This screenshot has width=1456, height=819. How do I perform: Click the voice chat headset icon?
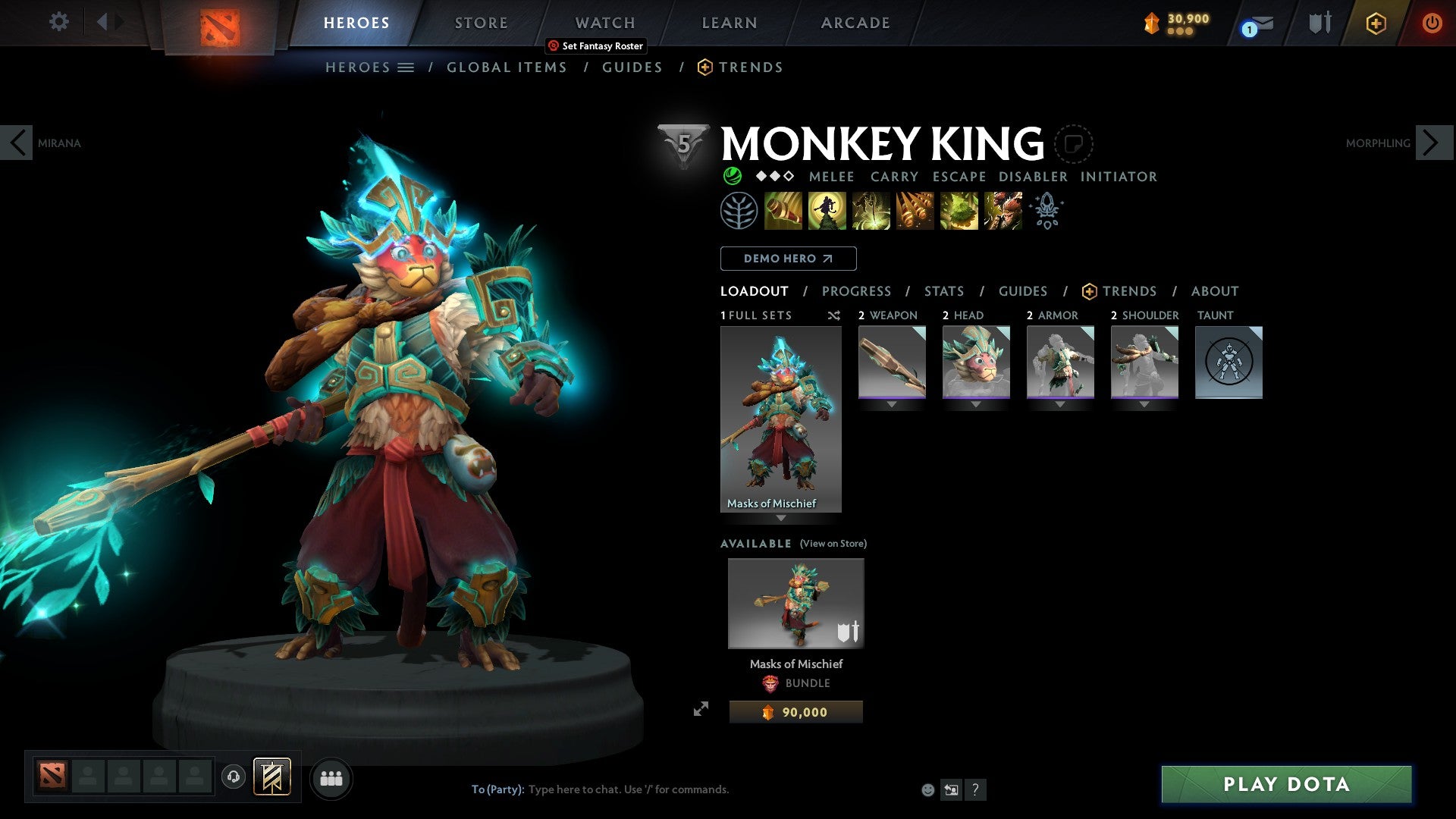[x=233, y=778]
